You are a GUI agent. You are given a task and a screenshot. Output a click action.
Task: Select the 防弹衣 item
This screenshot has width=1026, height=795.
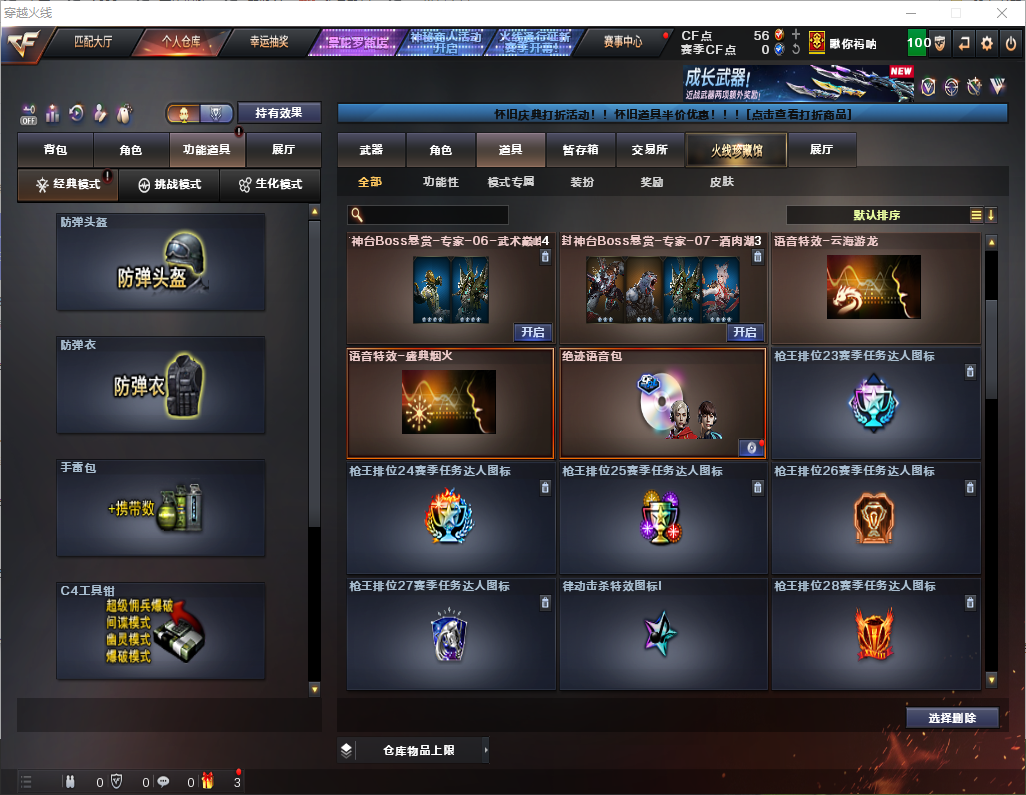[x=161, y=385]
